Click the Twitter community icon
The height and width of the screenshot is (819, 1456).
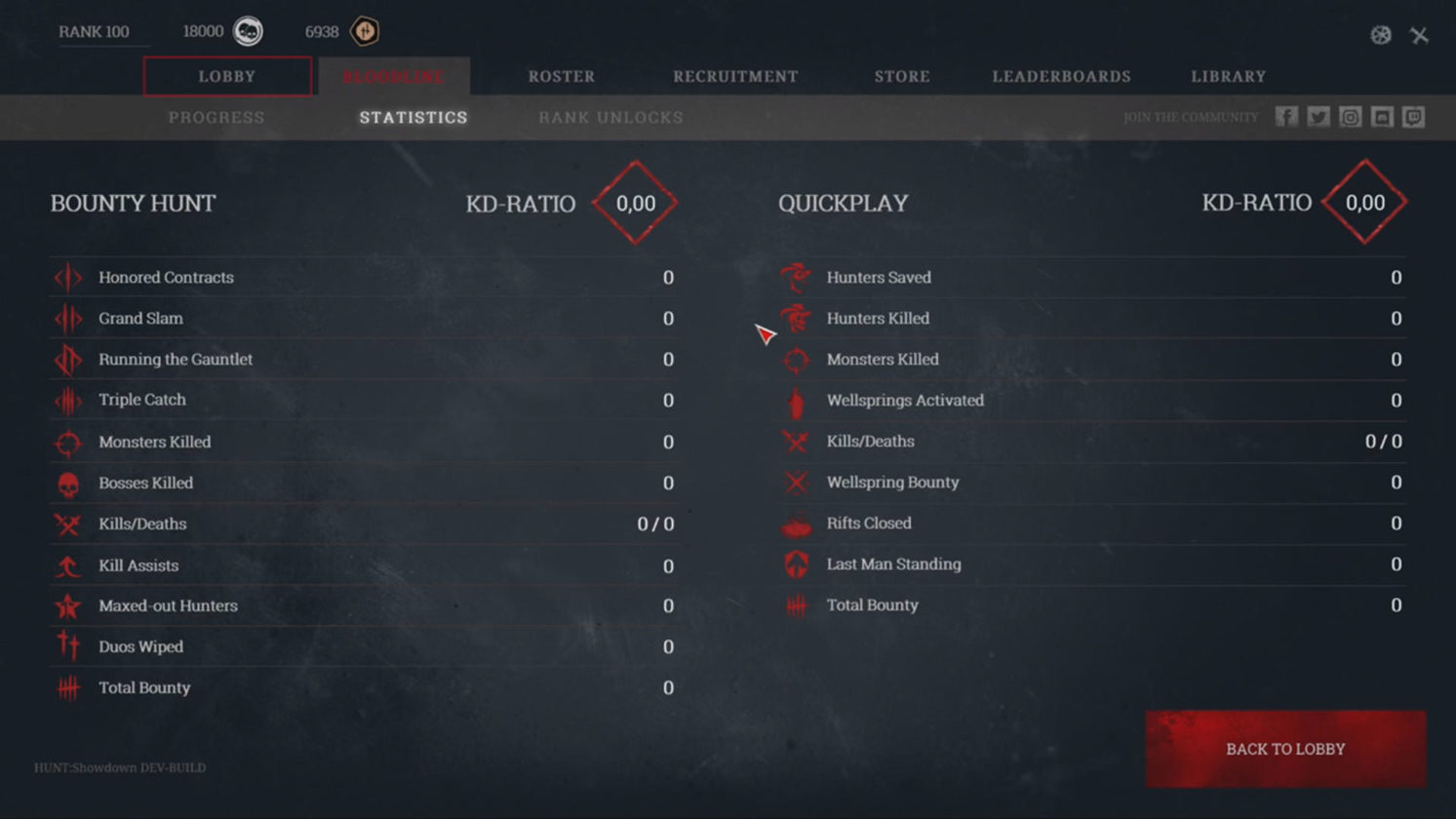[1318, 116]
